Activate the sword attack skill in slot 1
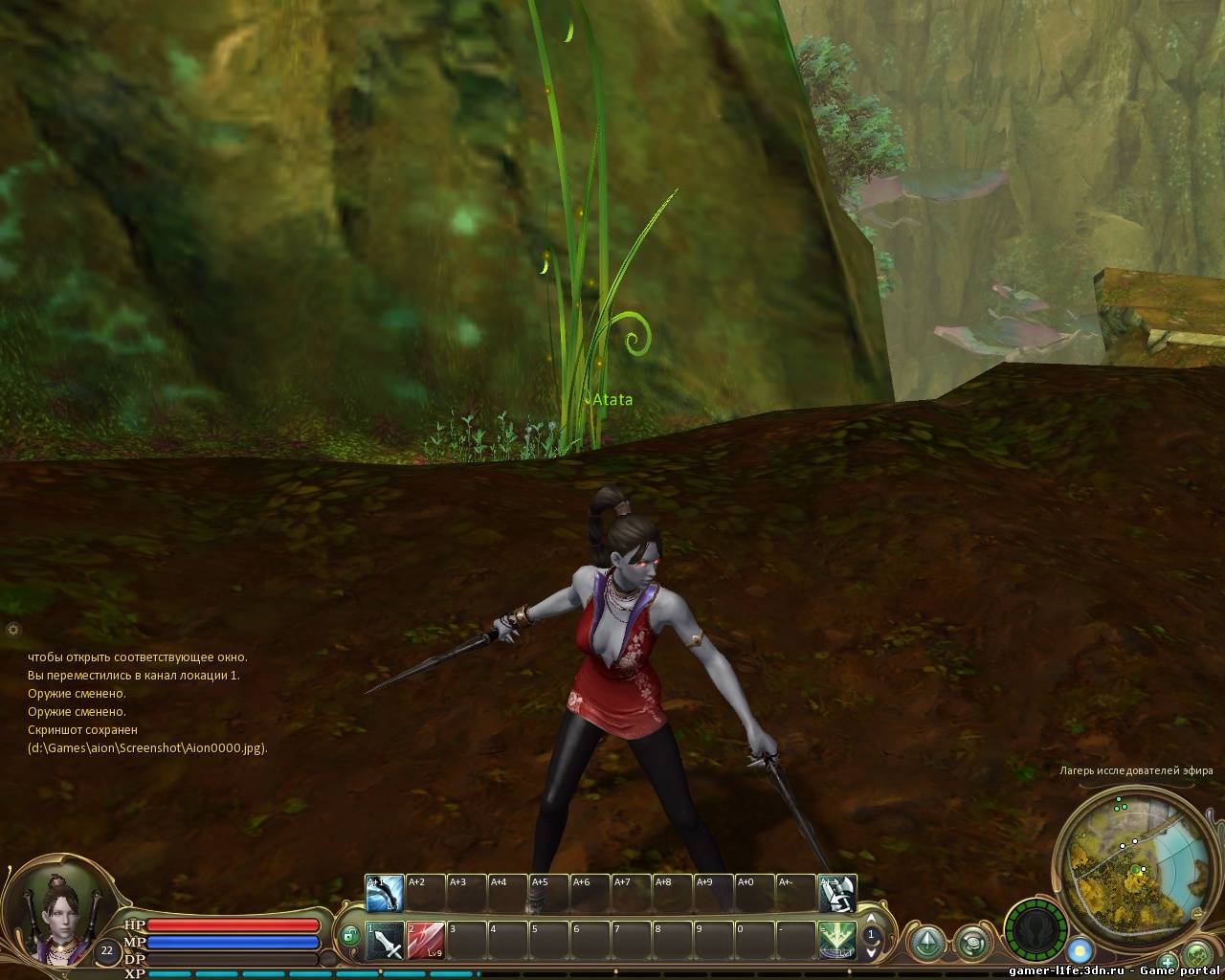This screenshot has height=980, width=1225. point(384,940)
